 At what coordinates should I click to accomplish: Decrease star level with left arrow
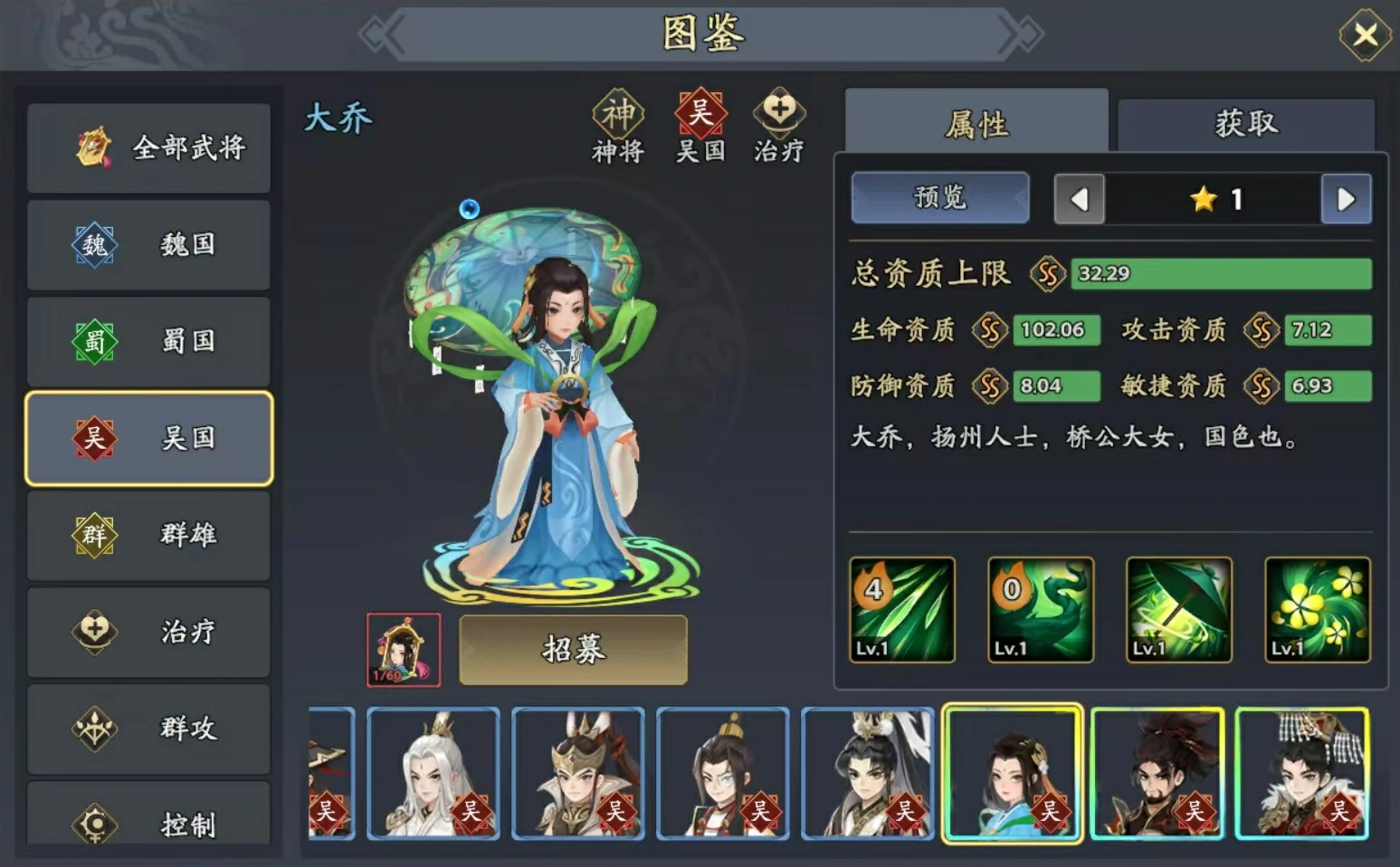click(x=1080, y=199)
